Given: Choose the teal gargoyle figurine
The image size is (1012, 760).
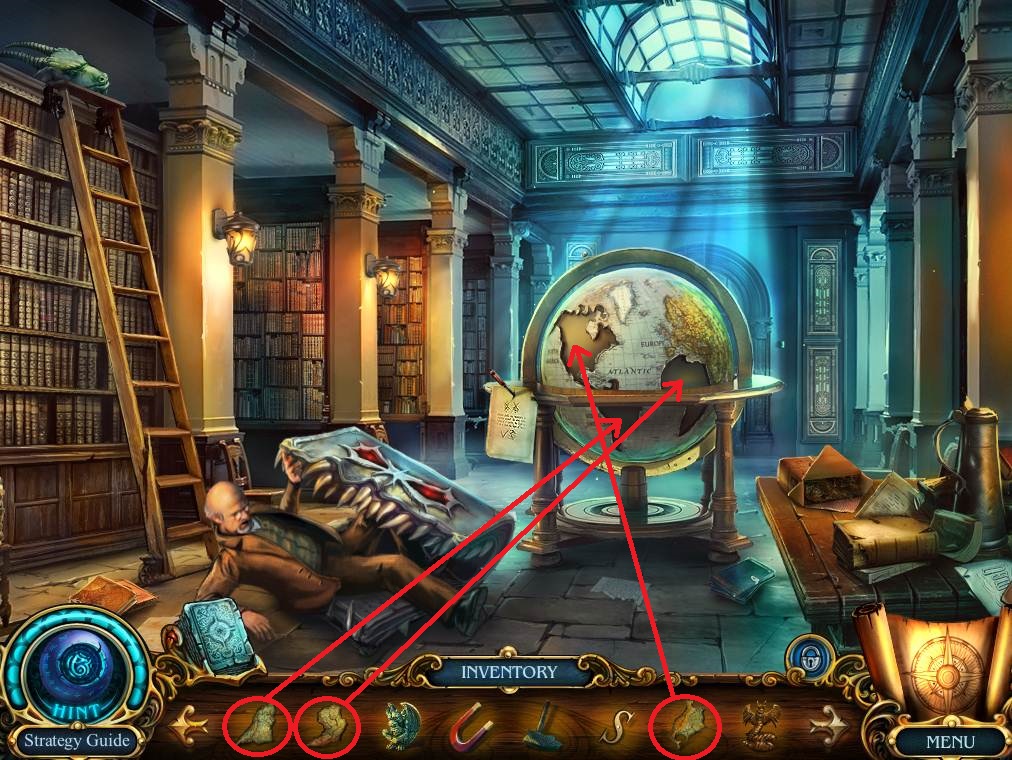Looking at the screenshot, I should tap(402, 725).
